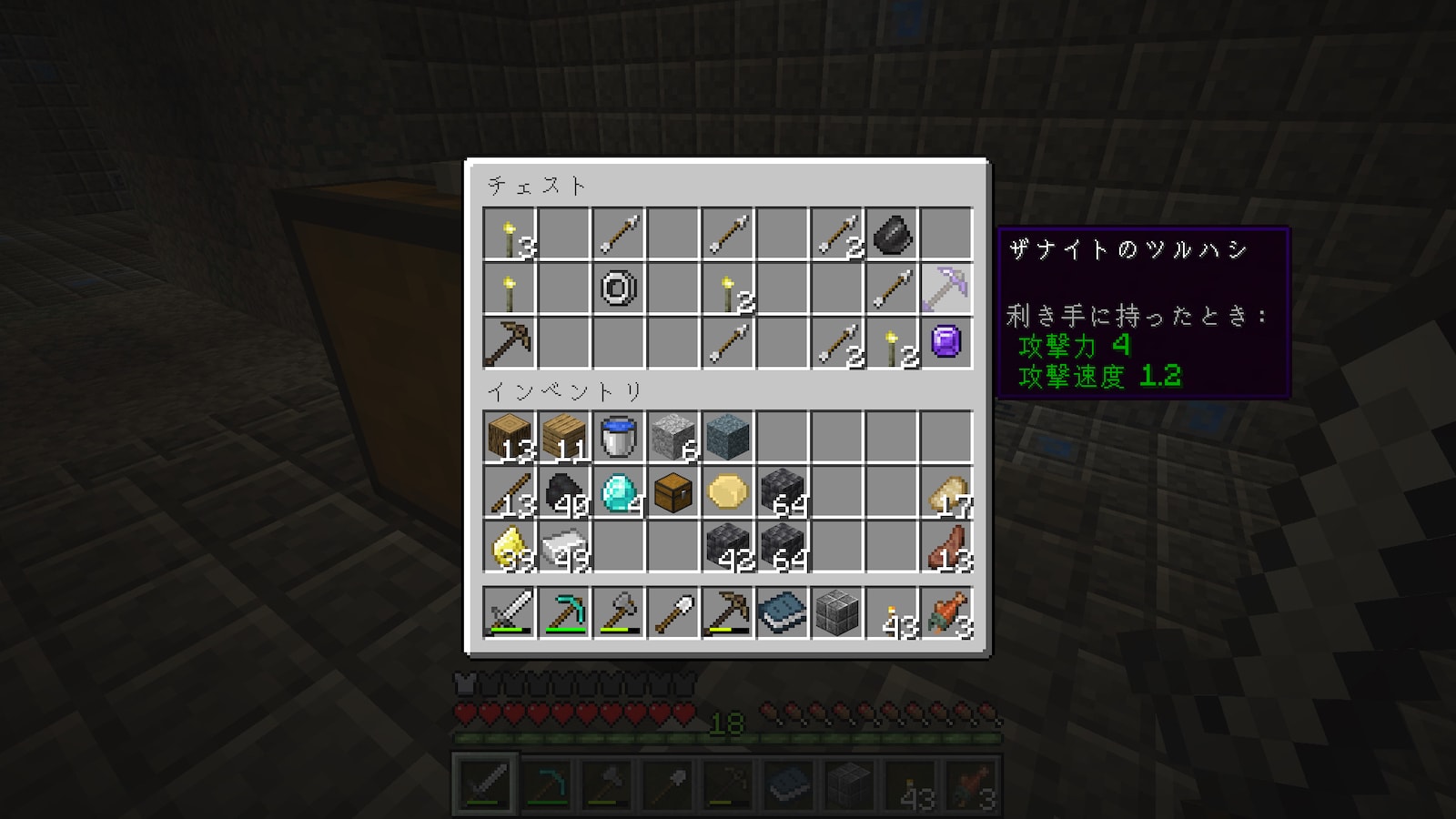Screen dimensions: 1456x819
Task: Take the purple gemstone from the chest
Action: 945,343
